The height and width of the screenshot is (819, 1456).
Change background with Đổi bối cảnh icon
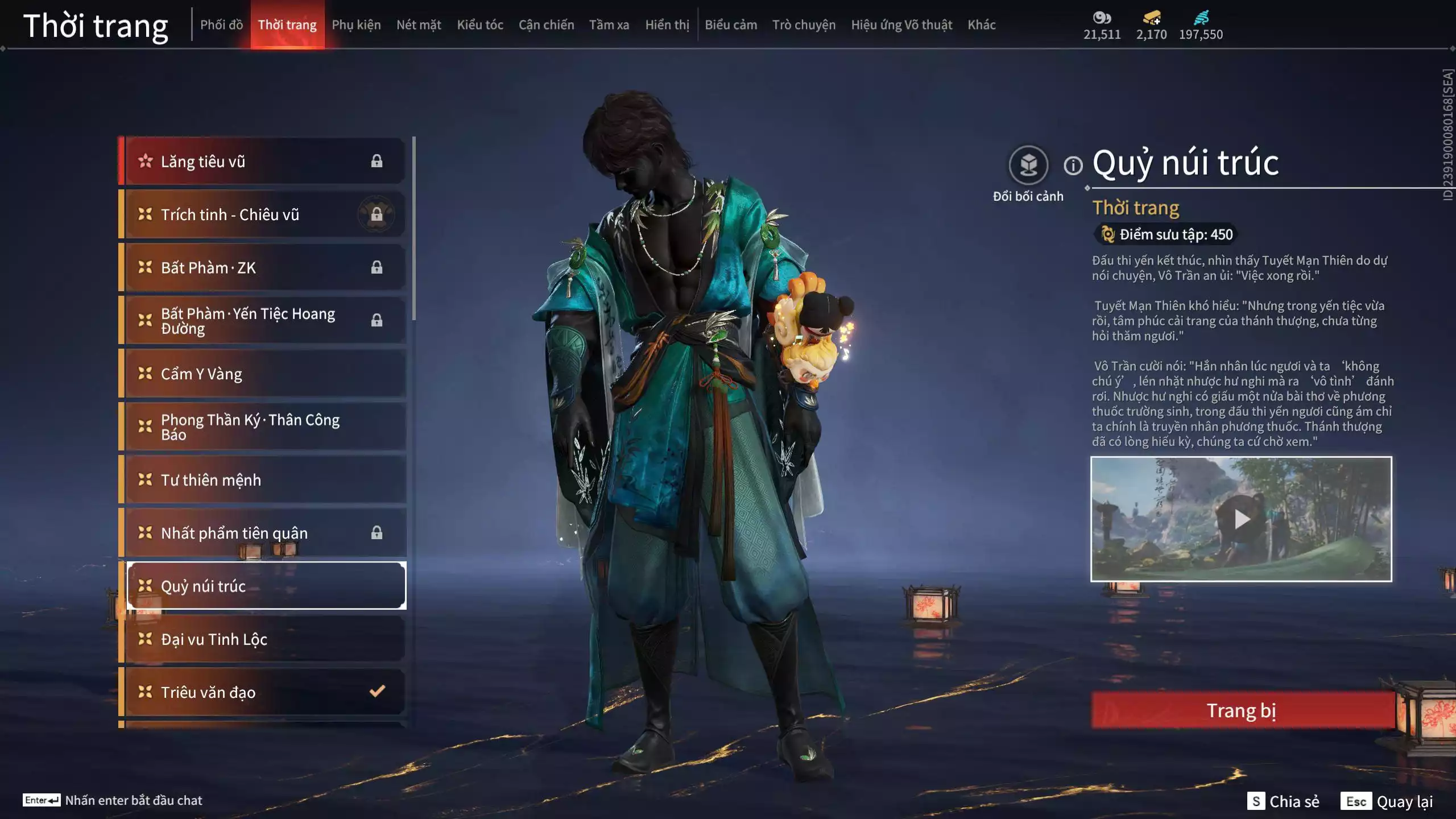[1028, 166]
